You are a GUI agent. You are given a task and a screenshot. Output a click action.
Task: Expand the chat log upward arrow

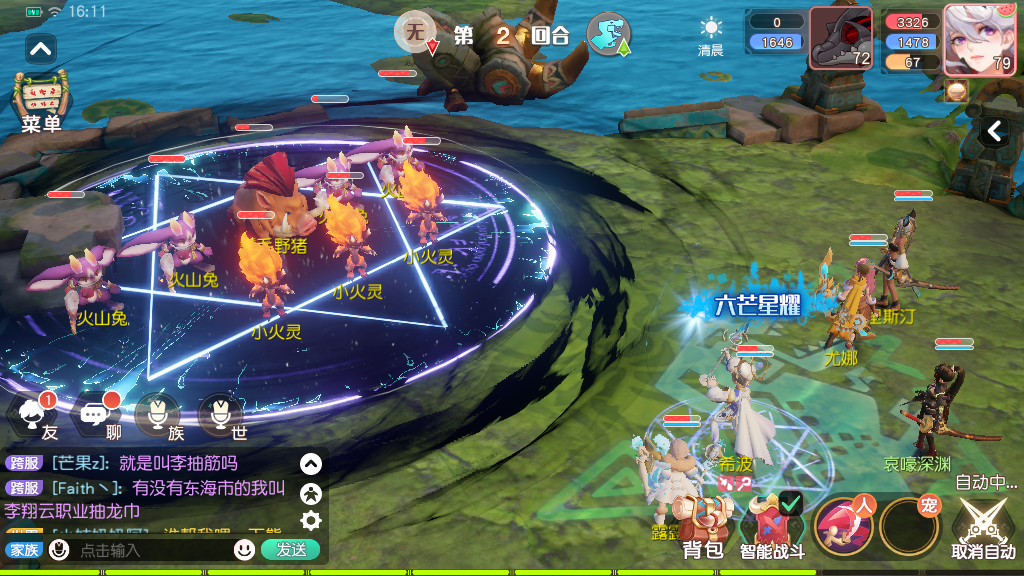[x=311, y=464]
